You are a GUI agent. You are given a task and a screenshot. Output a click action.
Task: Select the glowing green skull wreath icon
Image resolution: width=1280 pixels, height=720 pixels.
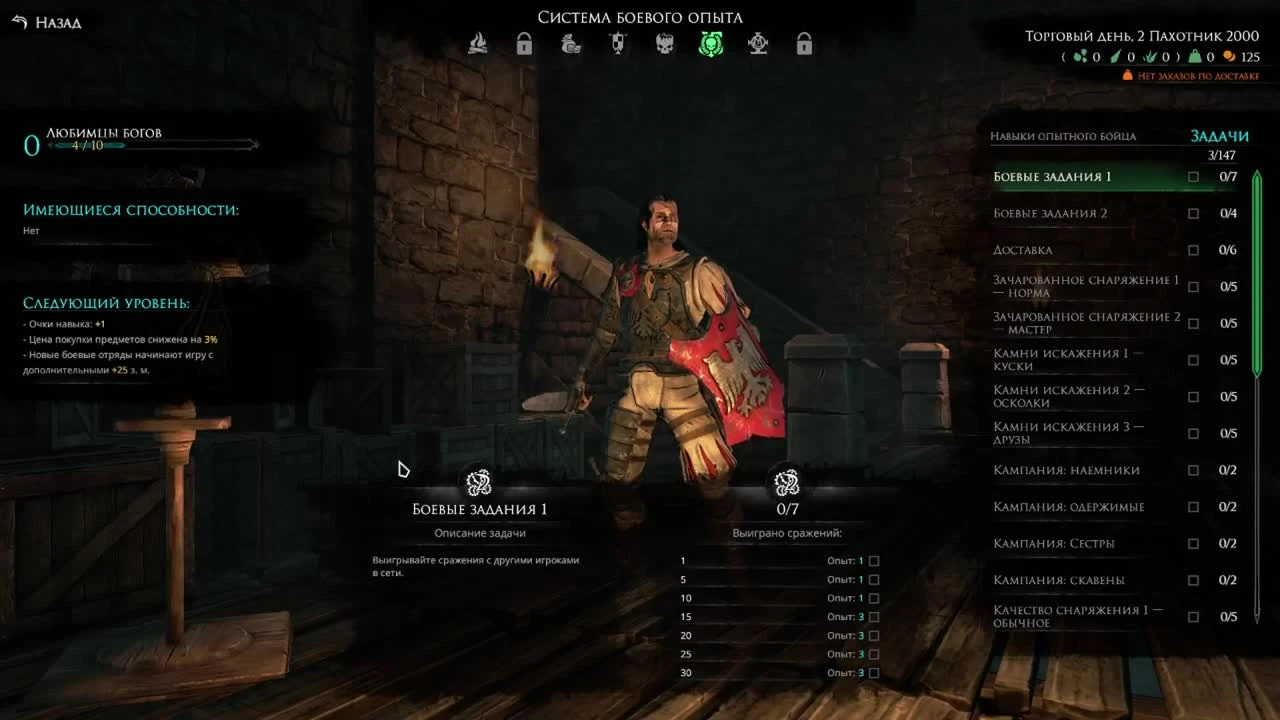(710, 44)
